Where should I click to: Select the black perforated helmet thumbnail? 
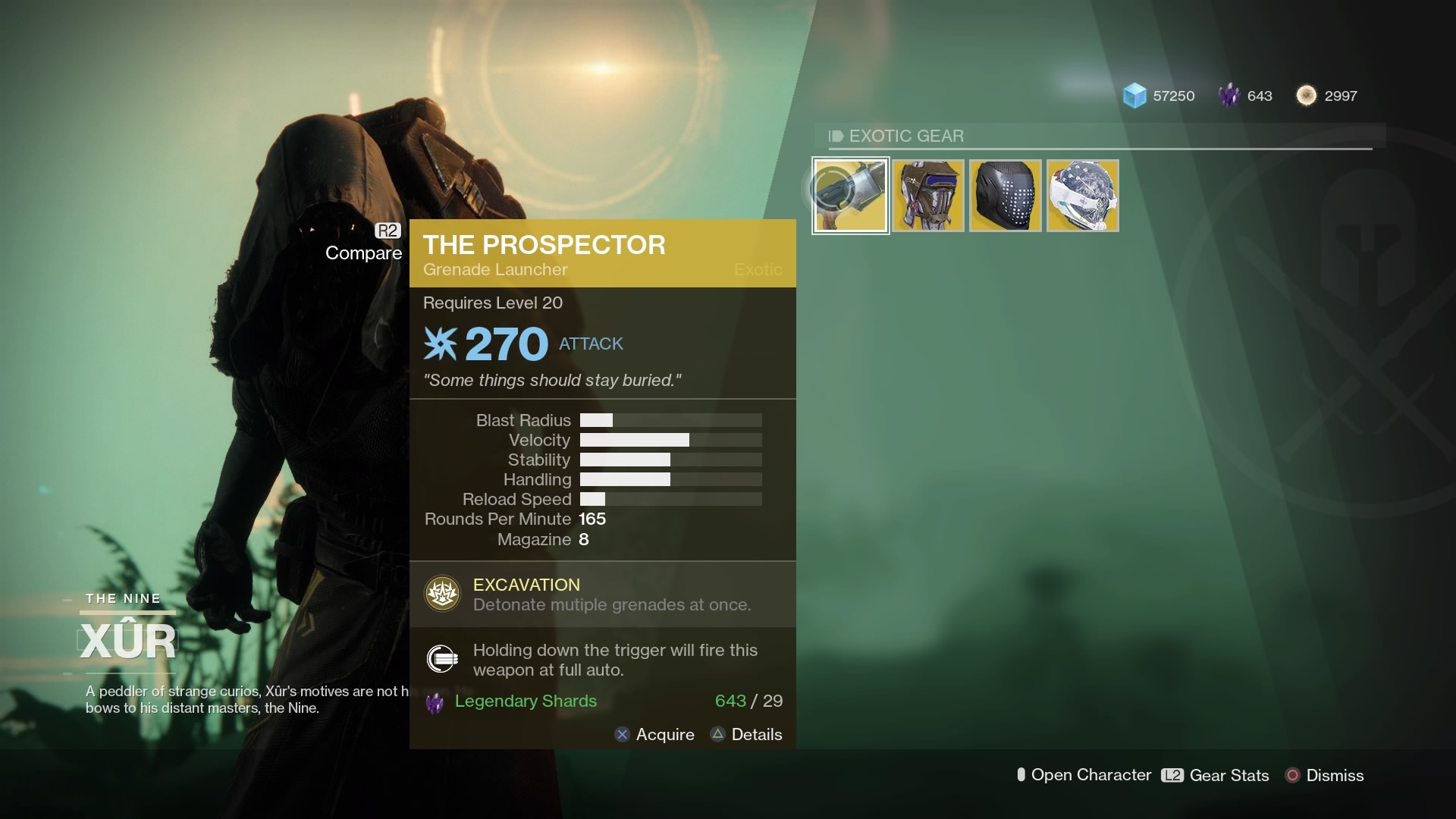[1005, 195]
